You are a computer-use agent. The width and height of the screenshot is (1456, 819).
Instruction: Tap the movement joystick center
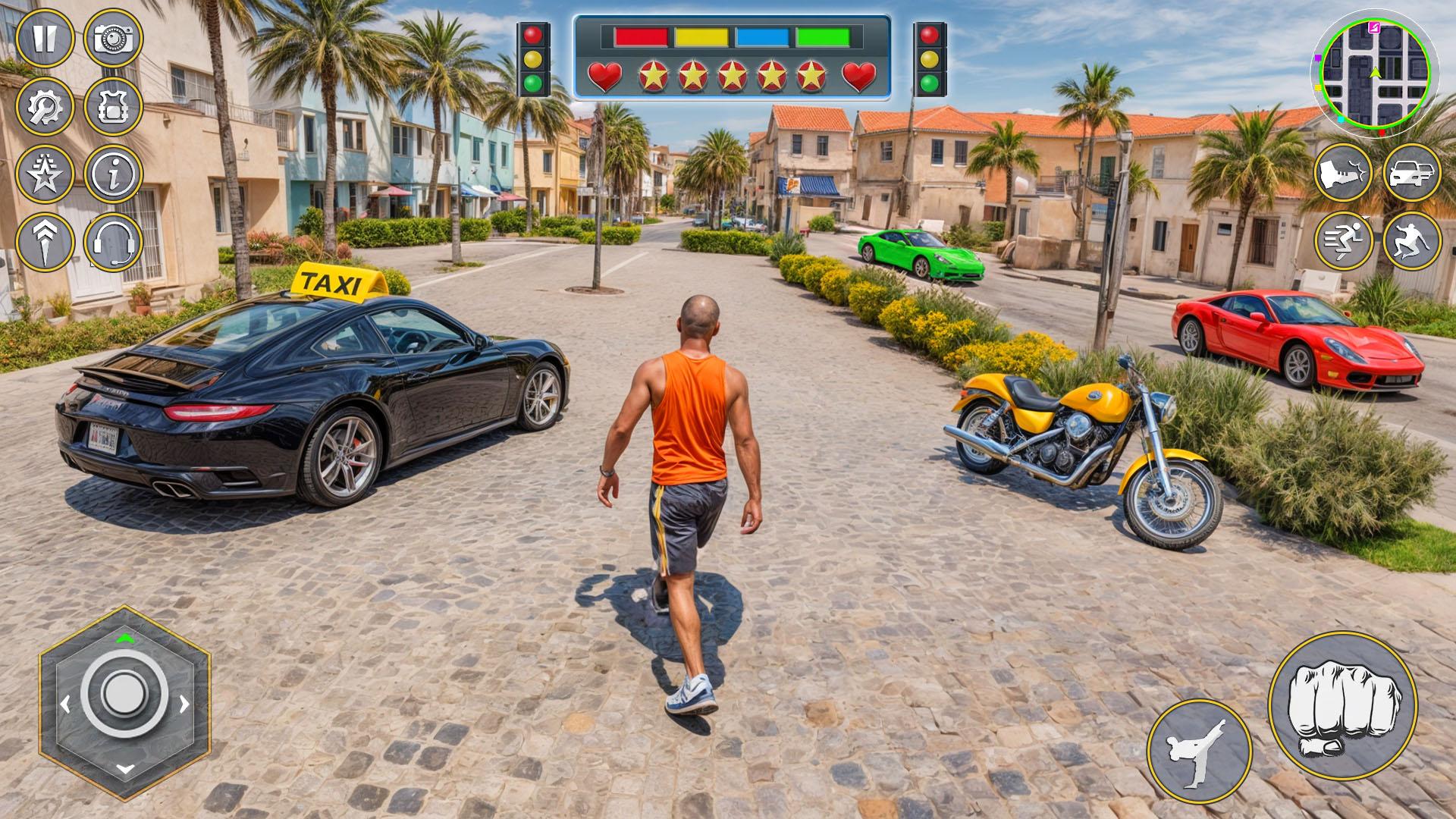pyautogui.click(x=124, y=692)
